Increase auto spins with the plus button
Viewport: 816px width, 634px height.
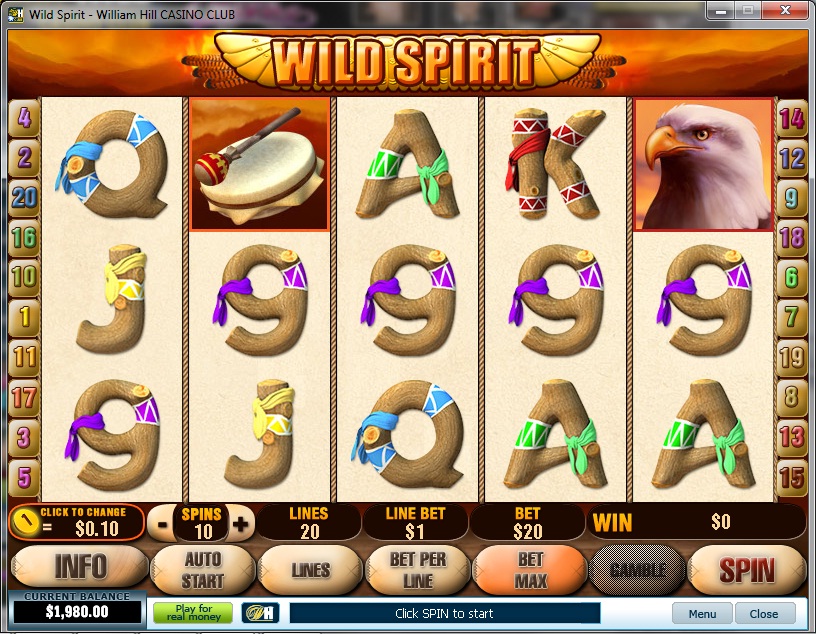[x=240, y=523]
